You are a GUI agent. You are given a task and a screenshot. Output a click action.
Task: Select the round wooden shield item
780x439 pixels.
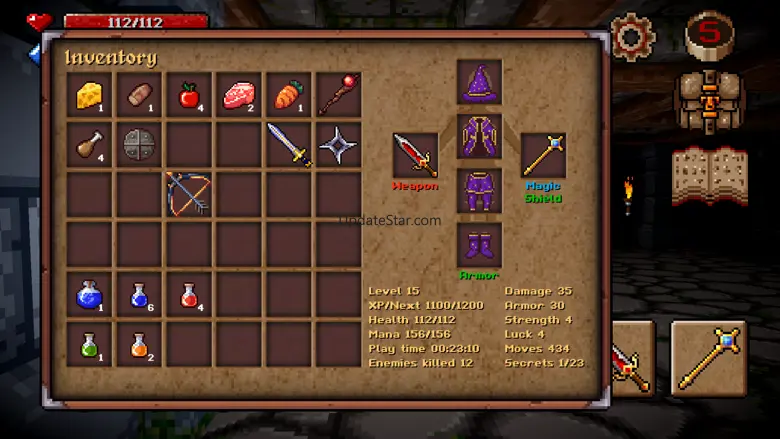point(139,144)
